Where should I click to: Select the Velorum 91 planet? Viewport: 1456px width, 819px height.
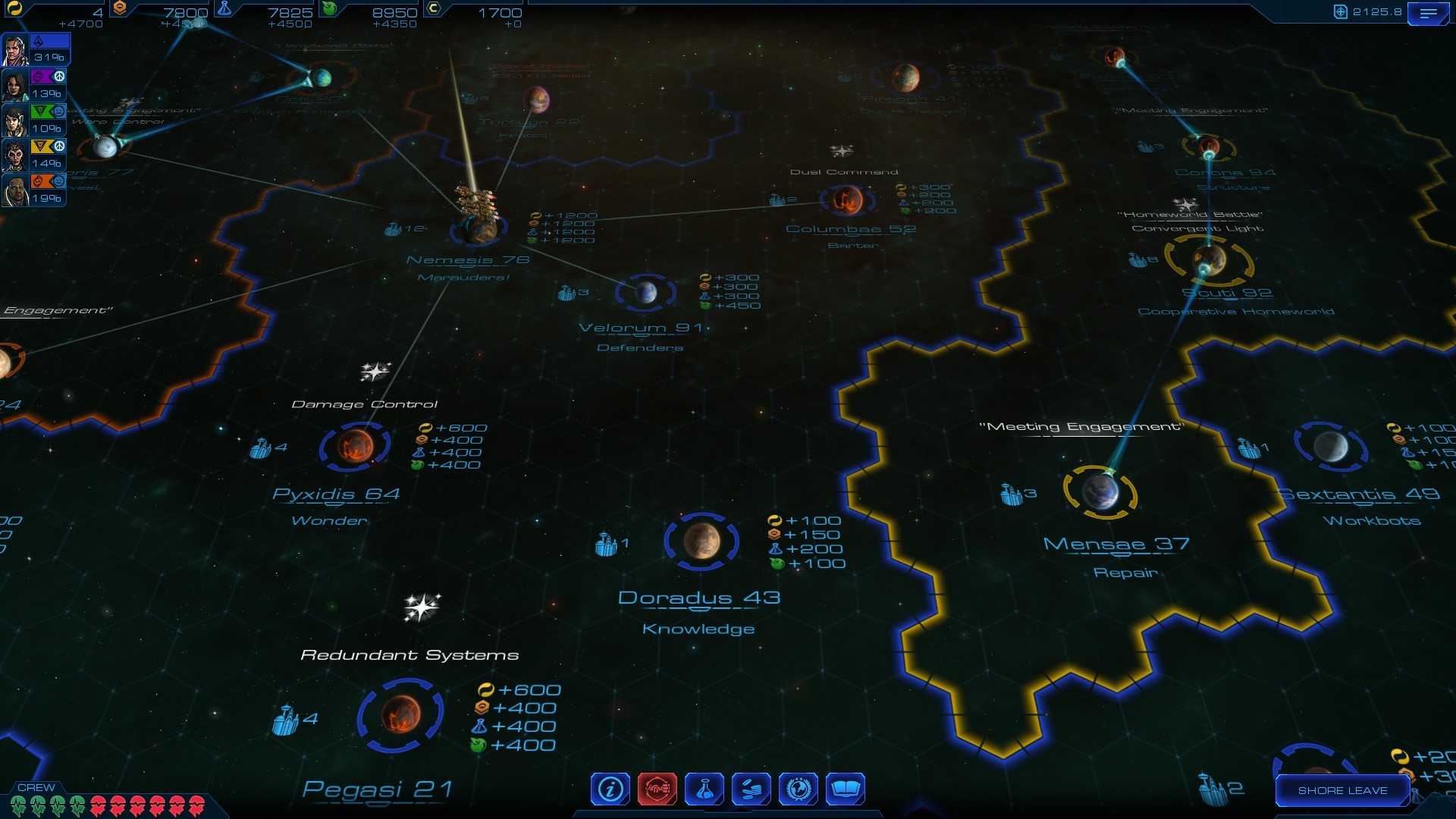coord(645,292)
